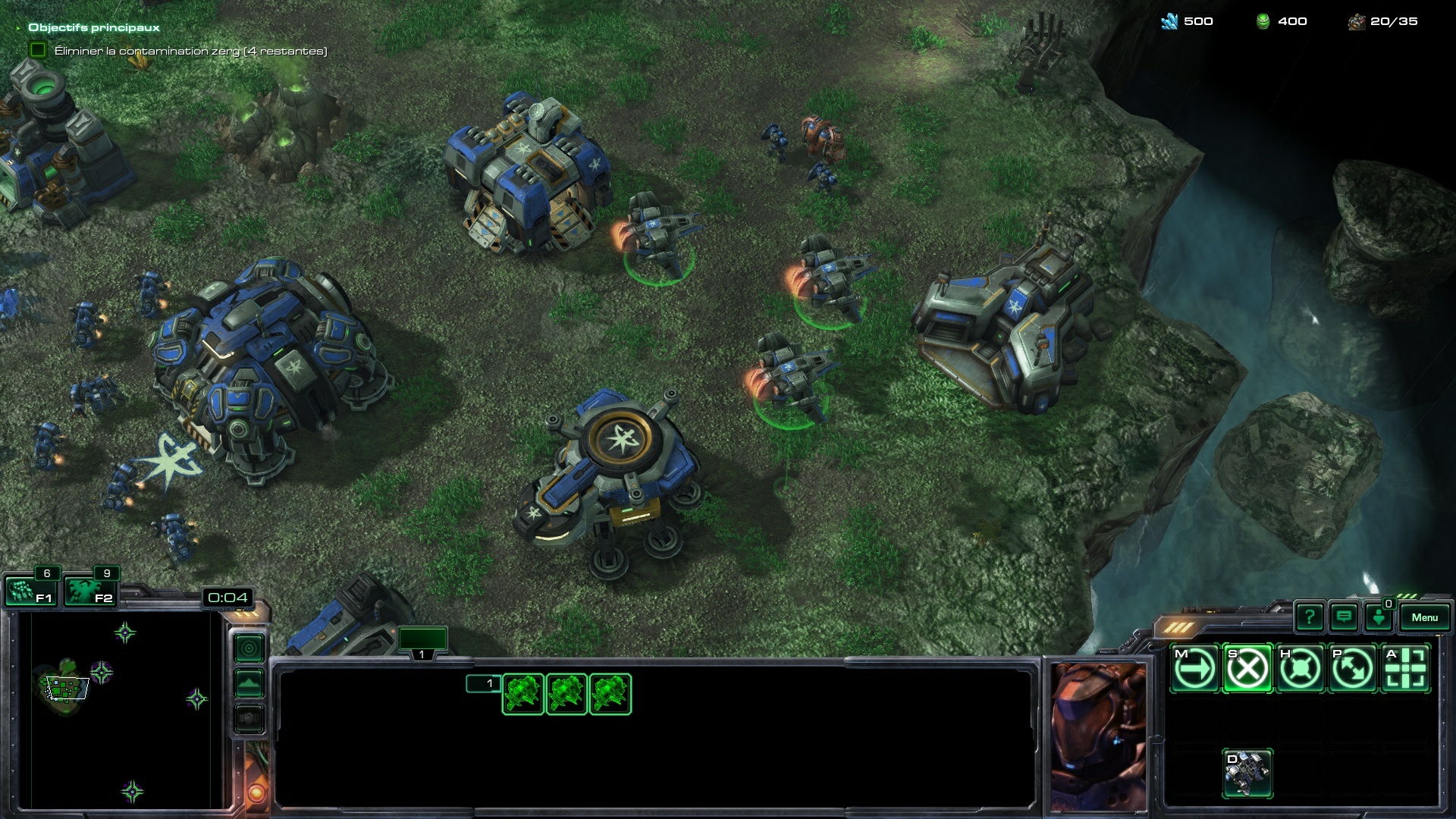The width and height of the screenshot is (1456, 819).
Task: Collapse the Objectifs principaux header
Action: pyautogui.click(x=18, y=28)
